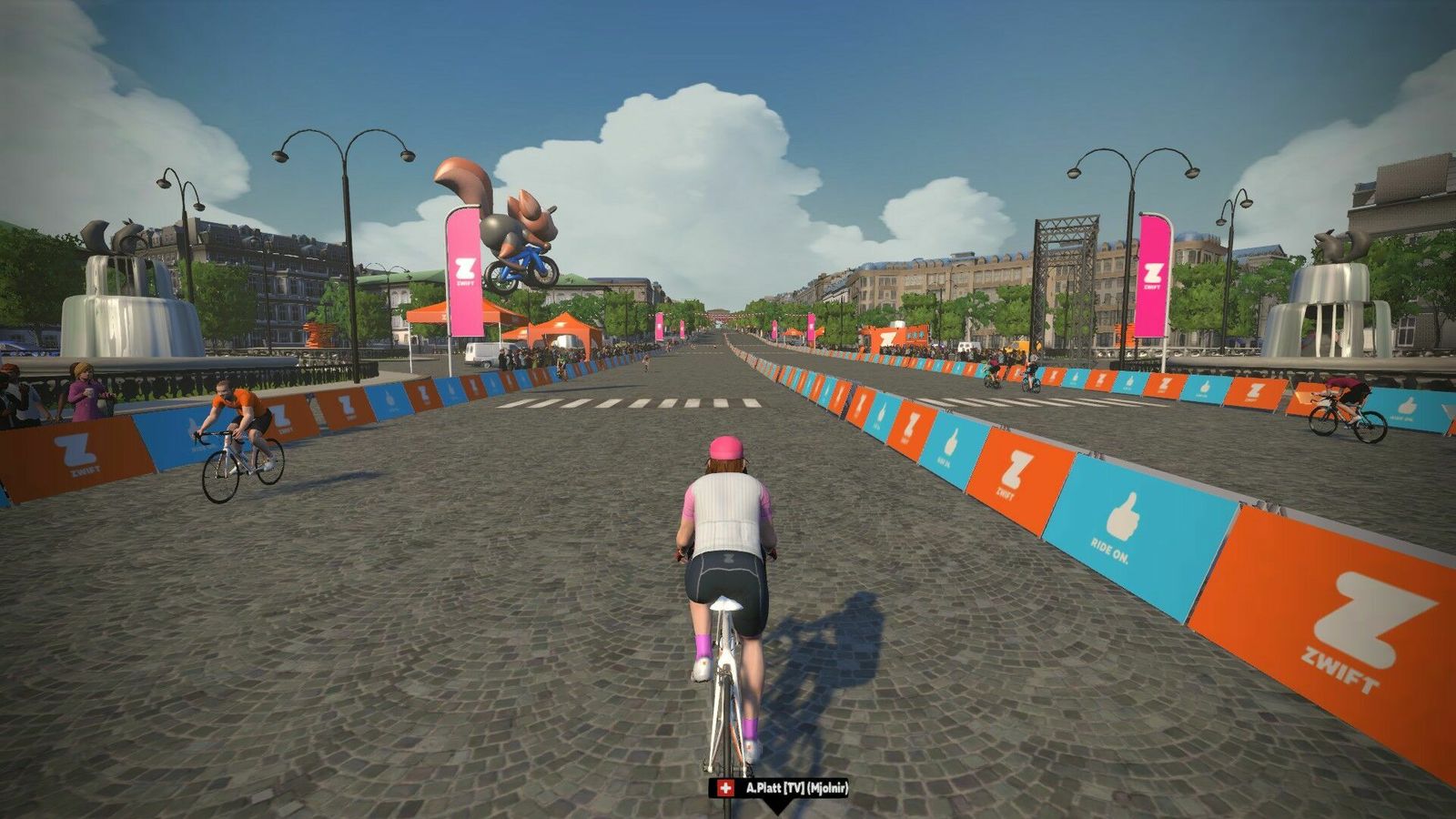Select the A.Platt [TV] rider name tag
The image size is (1456, 819).
click(x=780, y=788)
